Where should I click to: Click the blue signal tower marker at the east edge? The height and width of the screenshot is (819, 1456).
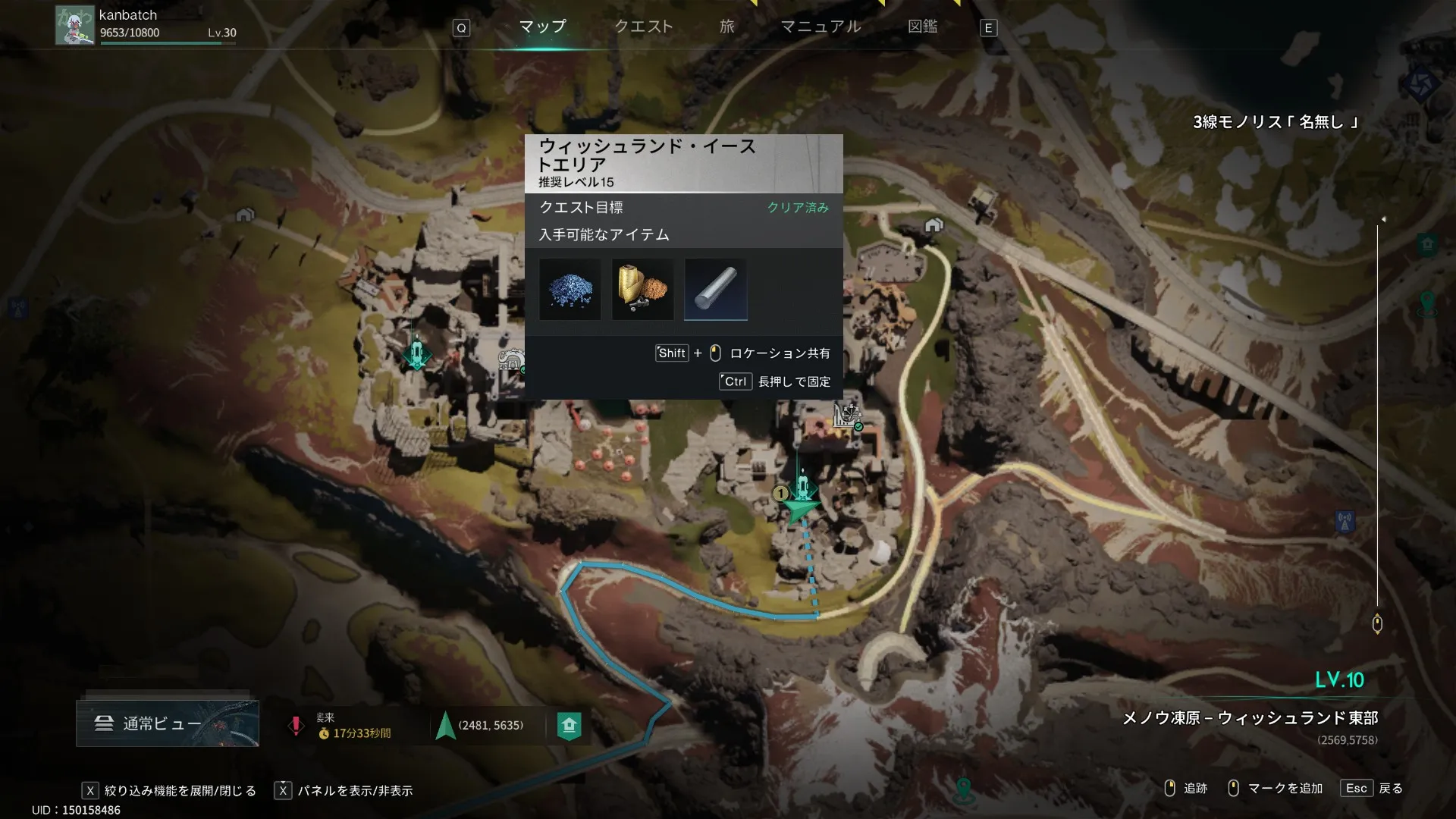(1345, 522)
